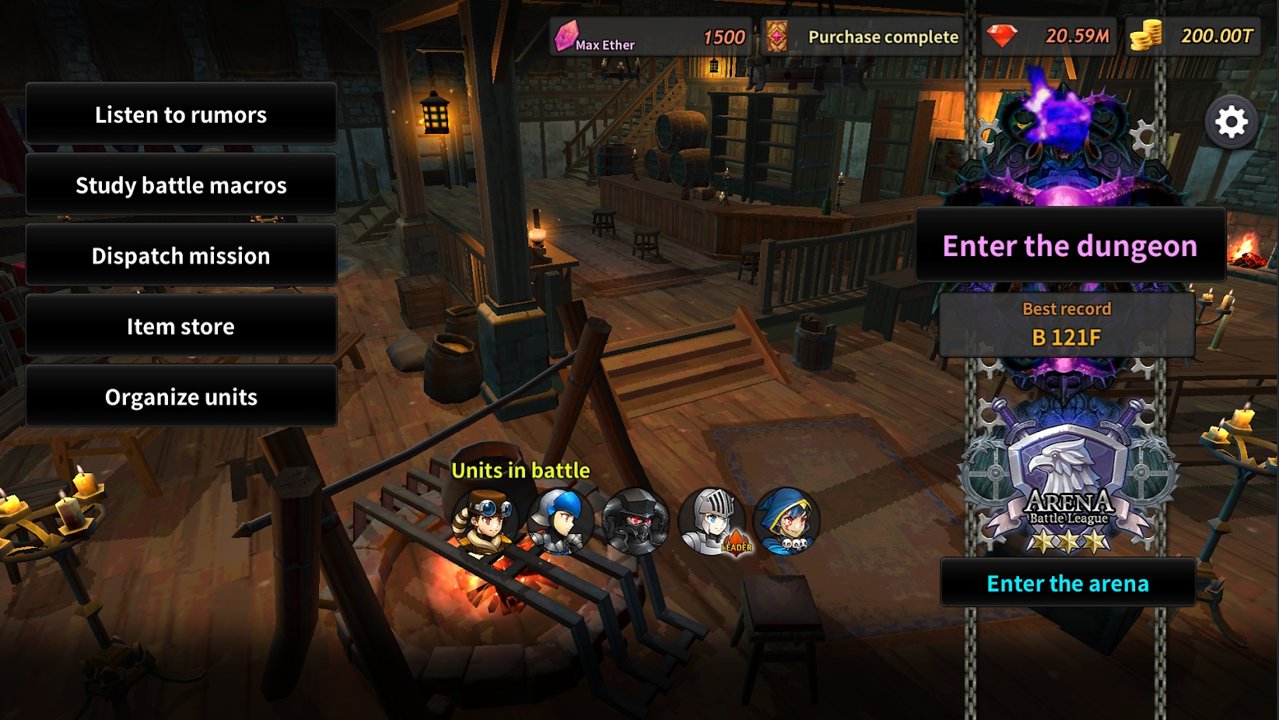This screenshot has height=720, width=1279.
Task: Open the Item store
Action: (x=181, y=326)
